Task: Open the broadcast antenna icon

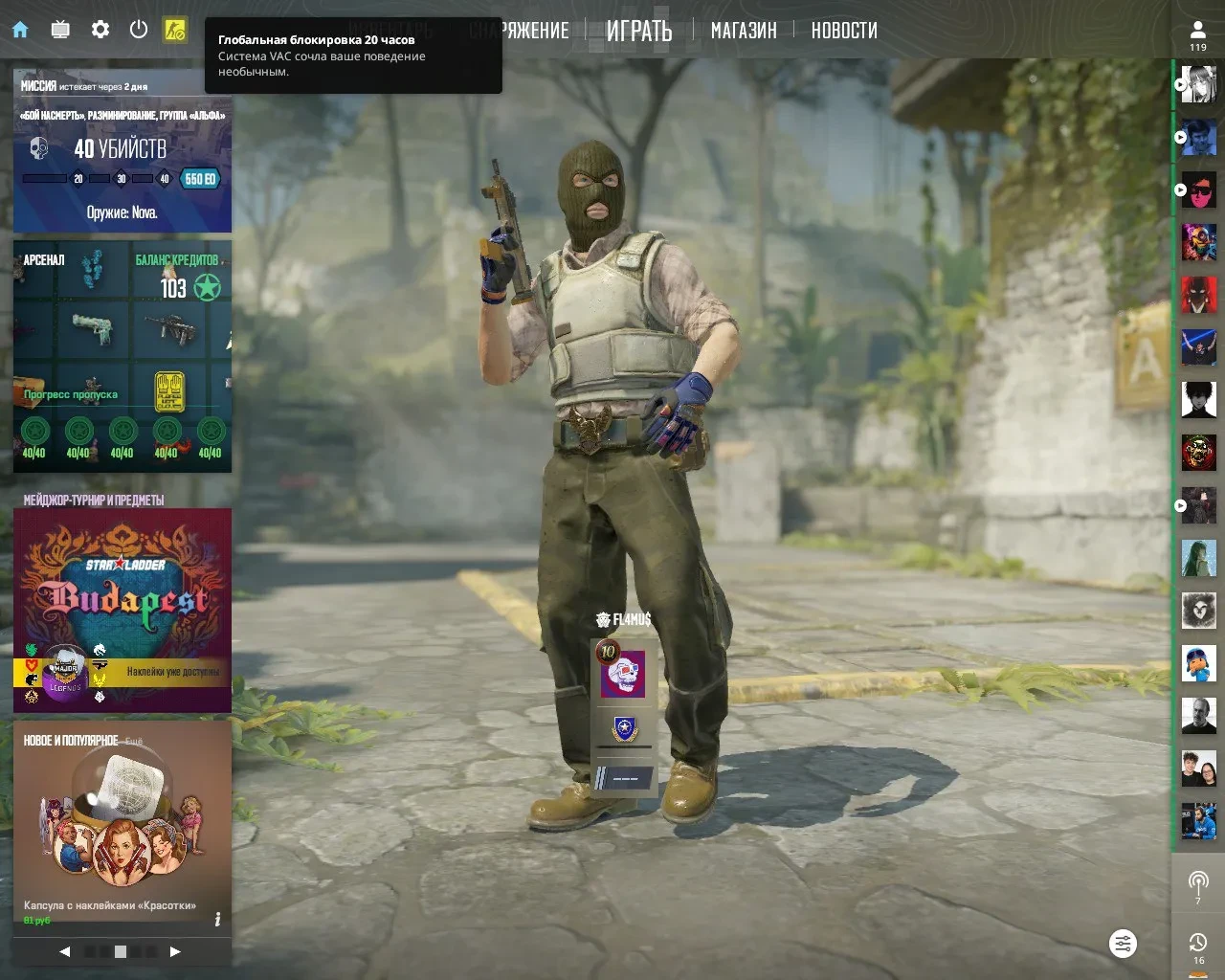Action: pos(1198,882)
